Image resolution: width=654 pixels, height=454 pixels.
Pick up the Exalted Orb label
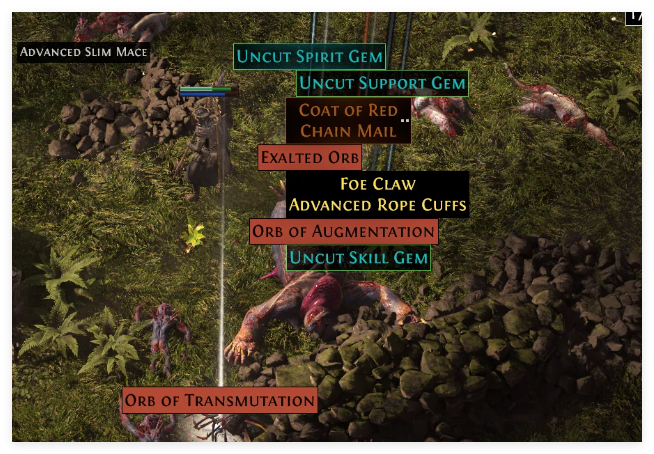[309, 158]
